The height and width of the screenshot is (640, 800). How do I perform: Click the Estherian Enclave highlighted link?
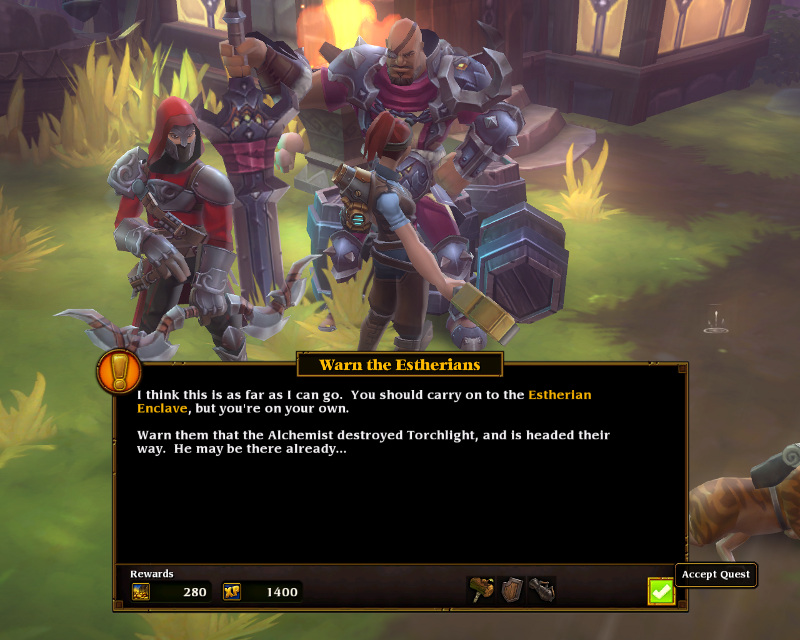pyautogui.click(x=559, y=395)
